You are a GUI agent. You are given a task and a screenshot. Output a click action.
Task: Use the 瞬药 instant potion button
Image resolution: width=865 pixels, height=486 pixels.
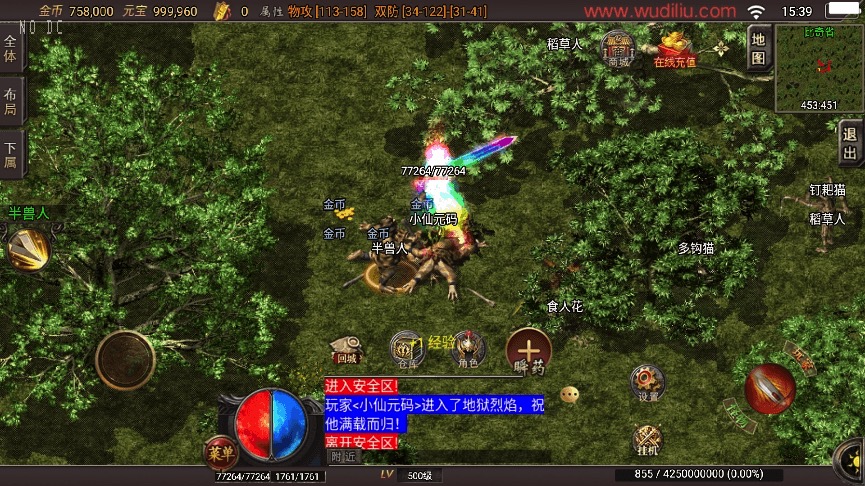tap(527, 351)
